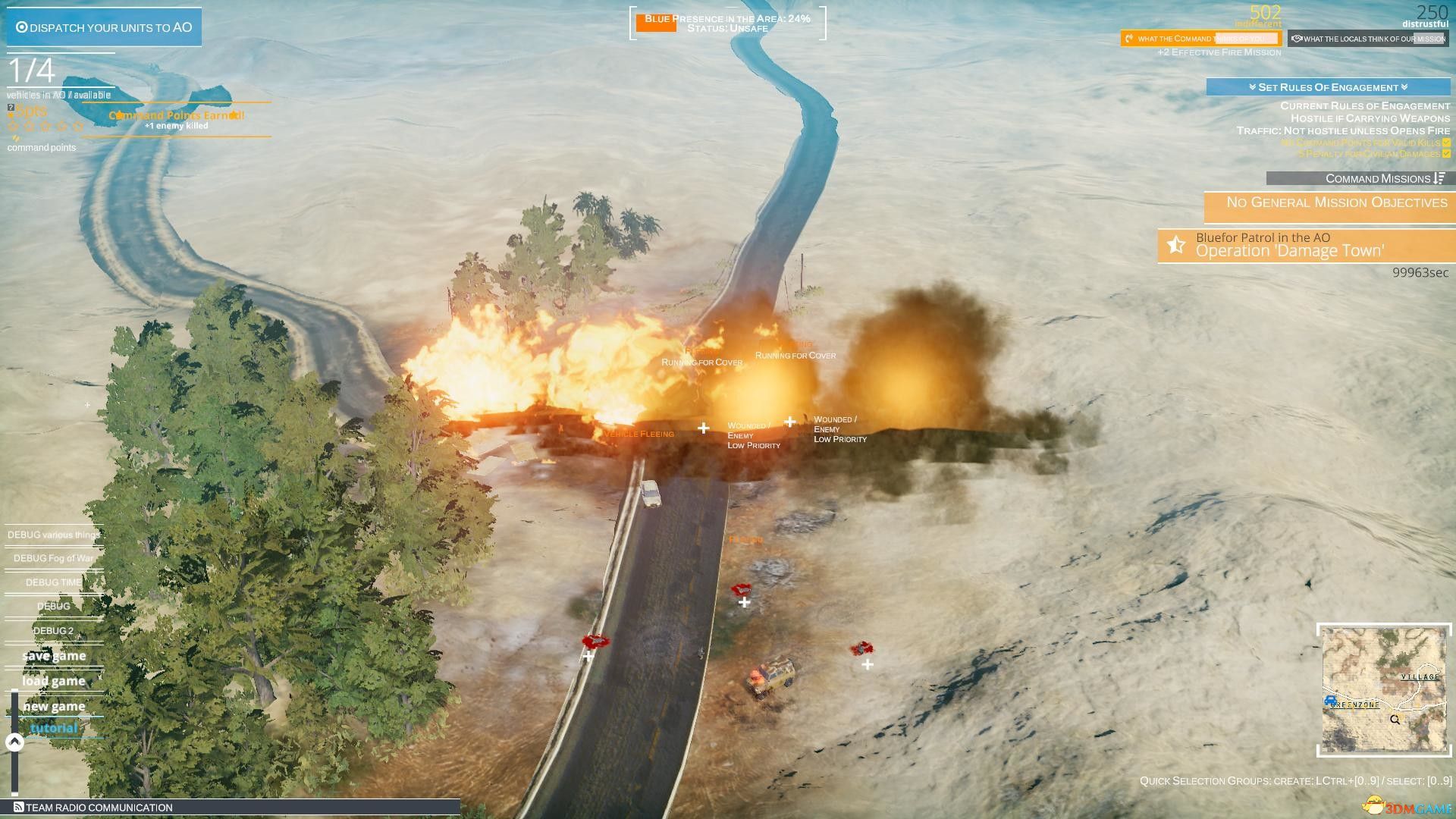Screen dimensions: 1456x819
Task: Click the VILLAGE area on the minimap
Action: pyautogui.click(x=1420, y=677)
